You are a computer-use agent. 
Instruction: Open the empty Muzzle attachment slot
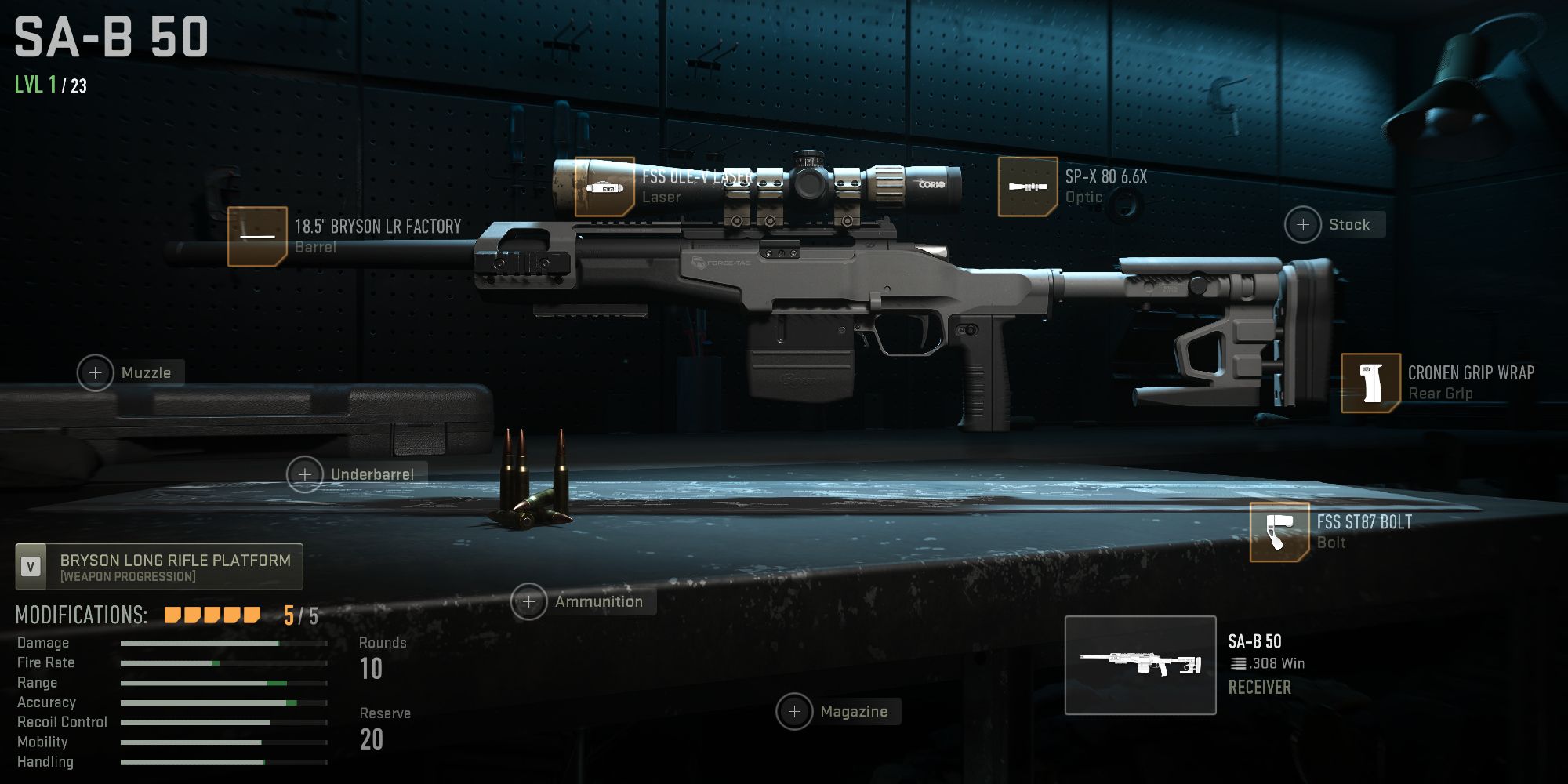tap(94, 372)
